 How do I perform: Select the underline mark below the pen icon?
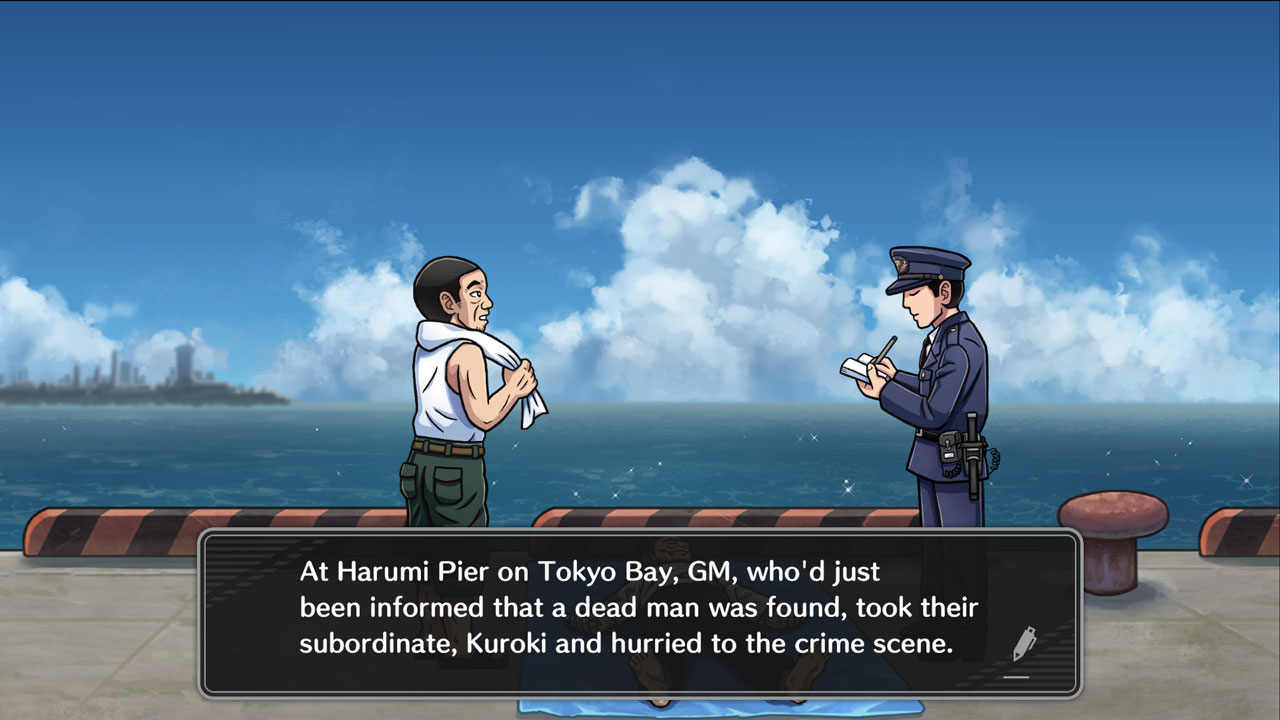1018,677
